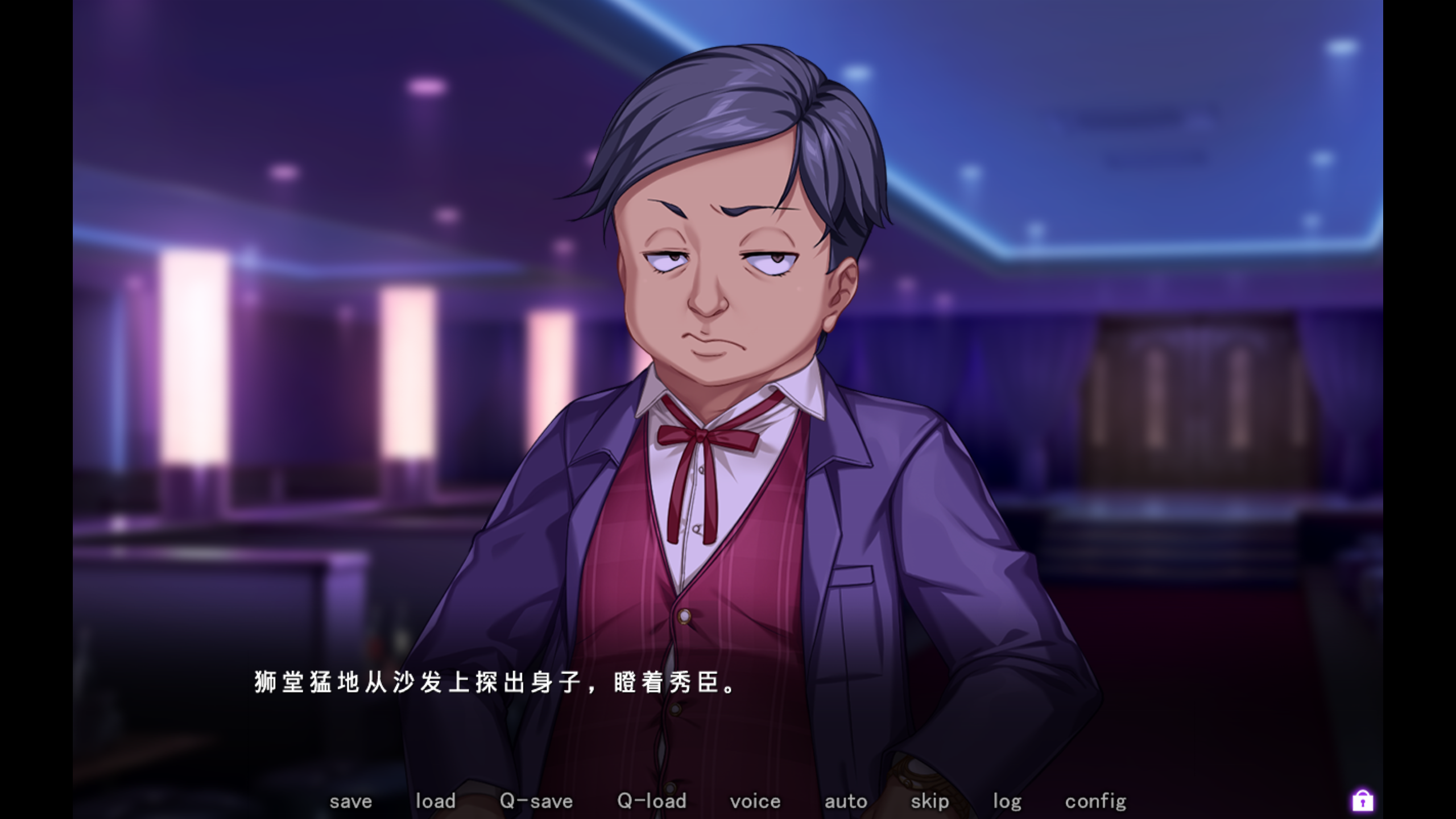Click config to adjust game options
The image size is (1456, 819).
click(x=1096, y=801)
